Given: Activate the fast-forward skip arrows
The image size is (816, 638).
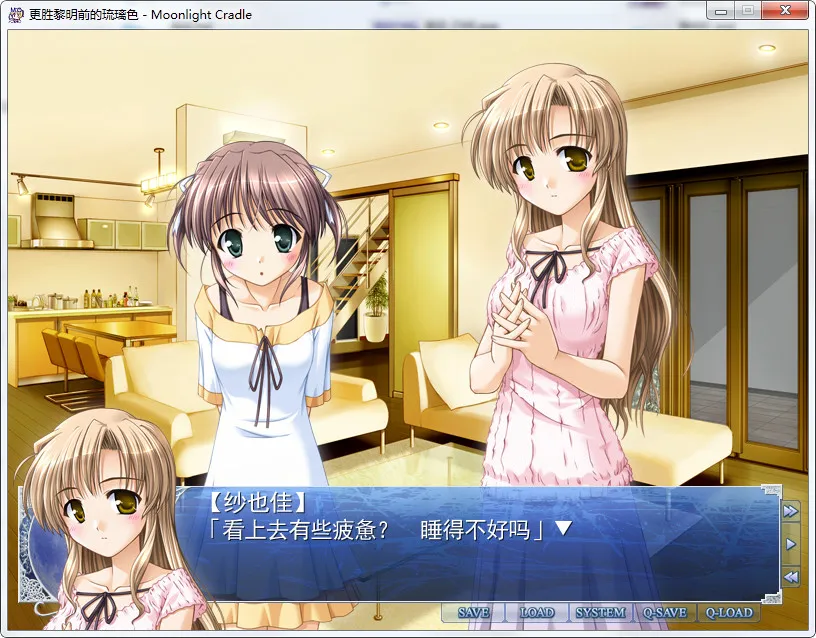Looking at the screenshot, I should click(x=790, y=511).
